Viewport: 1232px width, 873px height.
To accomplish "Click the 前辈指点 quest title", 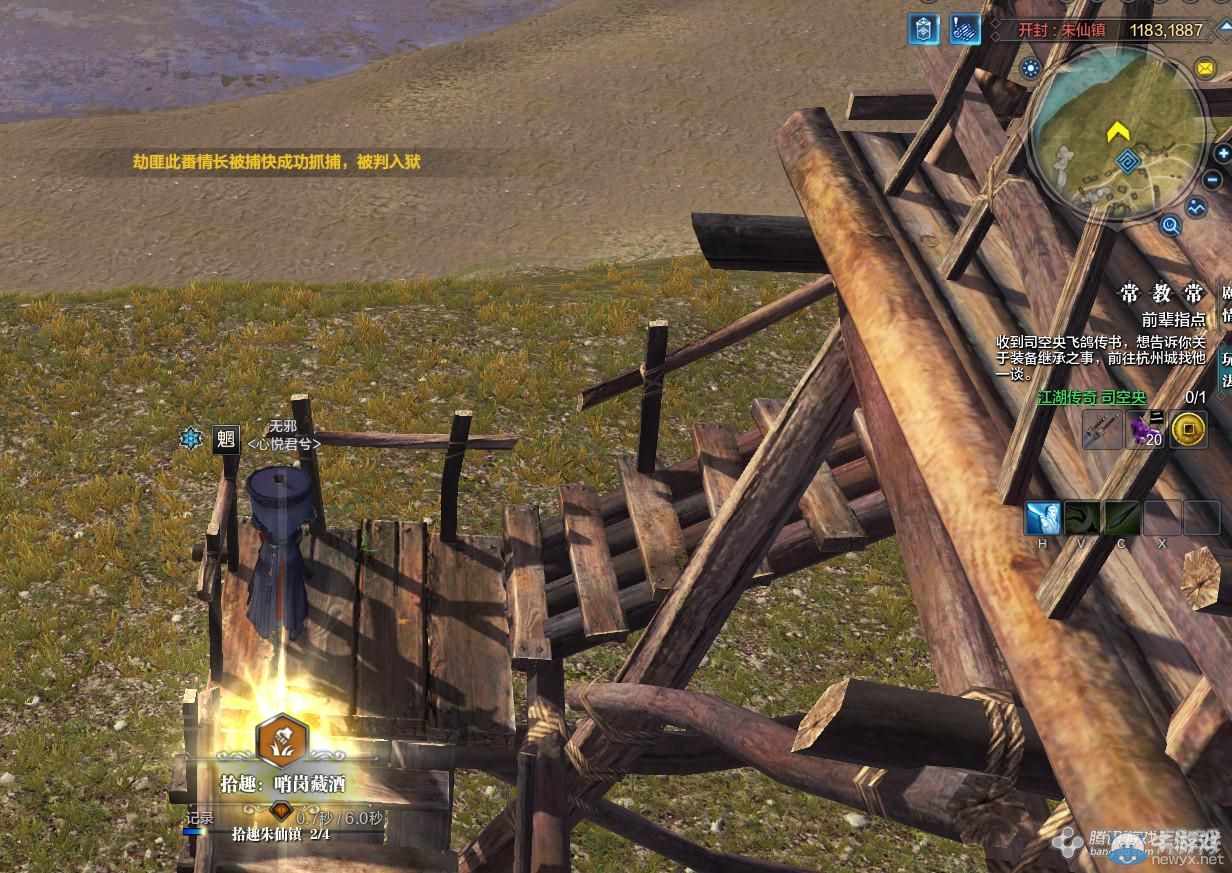I will pos(1174,319).
